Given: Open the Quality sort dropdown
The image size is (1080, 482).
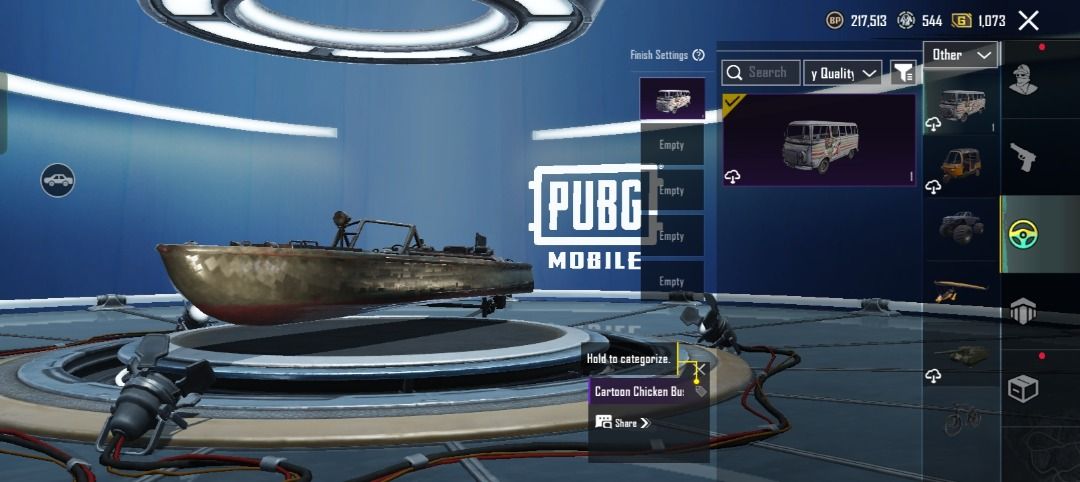Looking at the screenshot, I should click(x=843, y=73).
